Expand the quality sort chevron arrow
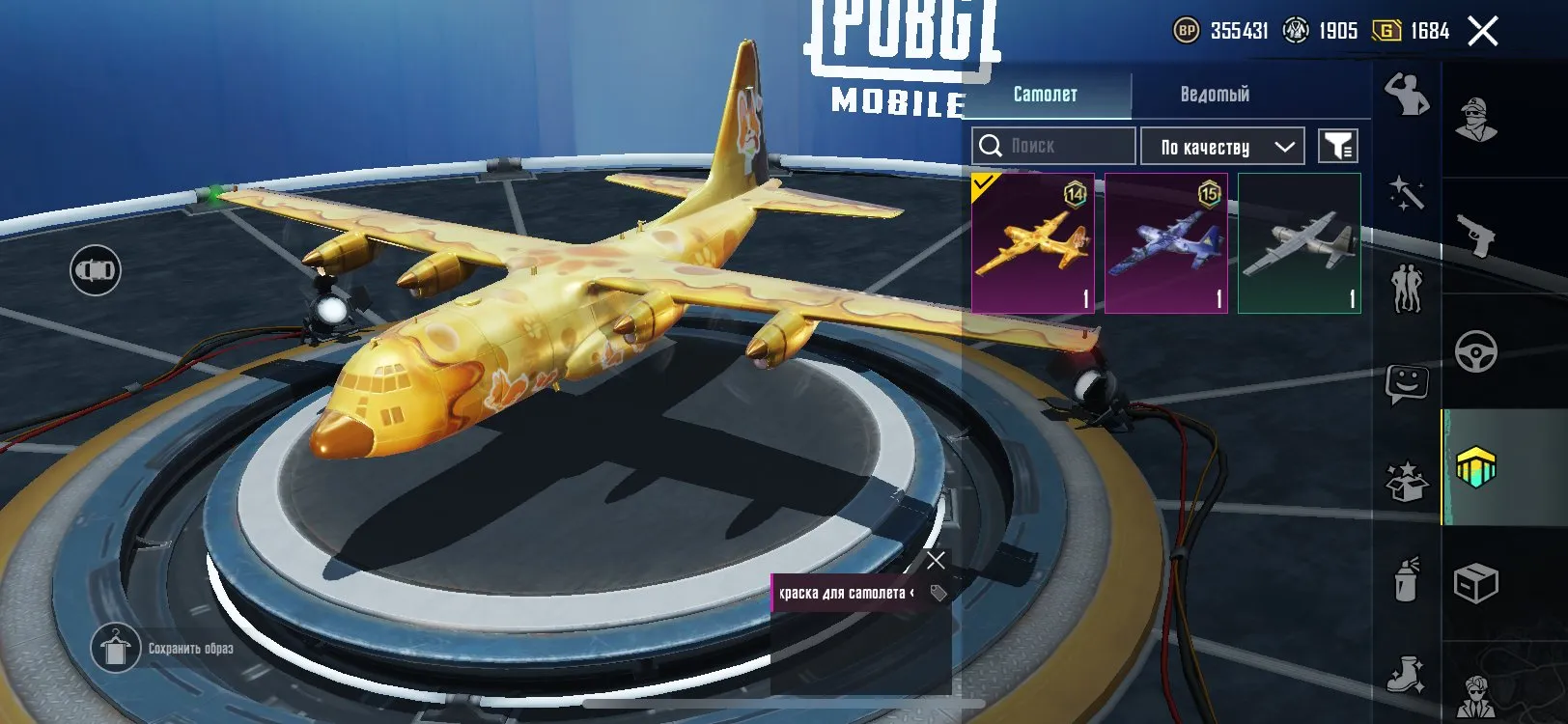Image resolution: width=1568 pixels, height=724 pixels. coord(1284,146)
